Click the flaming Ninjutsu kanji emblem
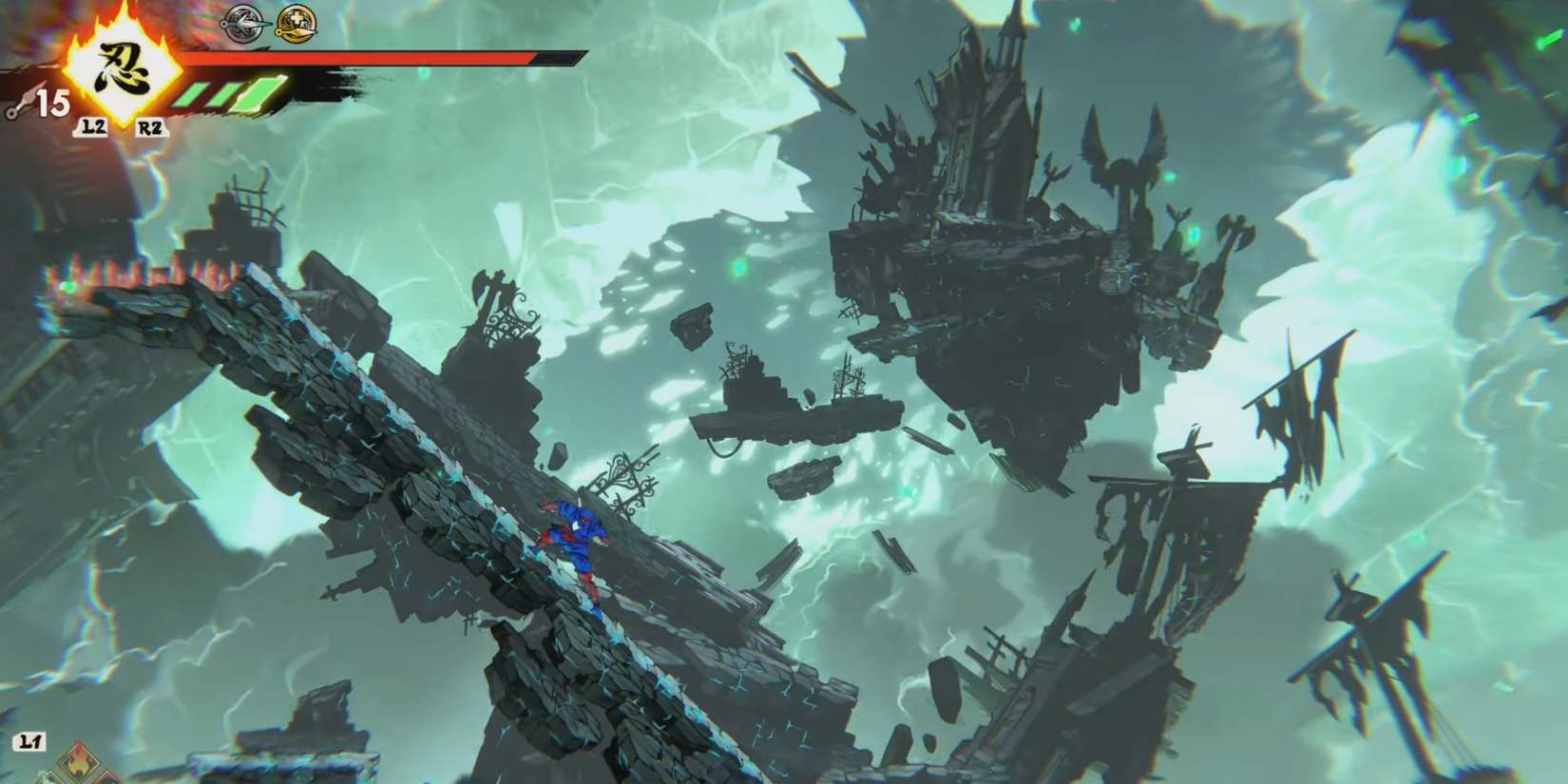 click(x=122, y=67)
